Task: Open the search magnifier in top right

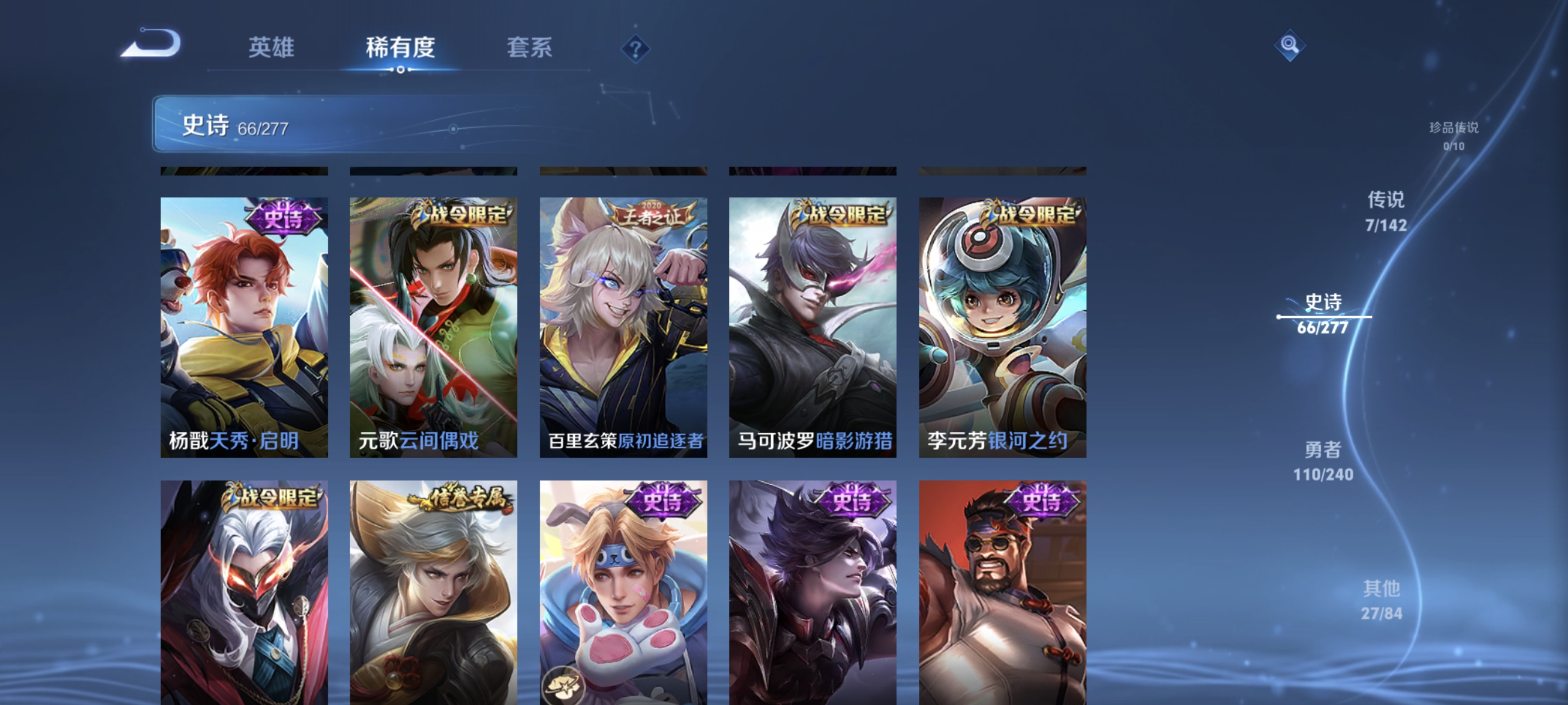Action: point(1291,45)
